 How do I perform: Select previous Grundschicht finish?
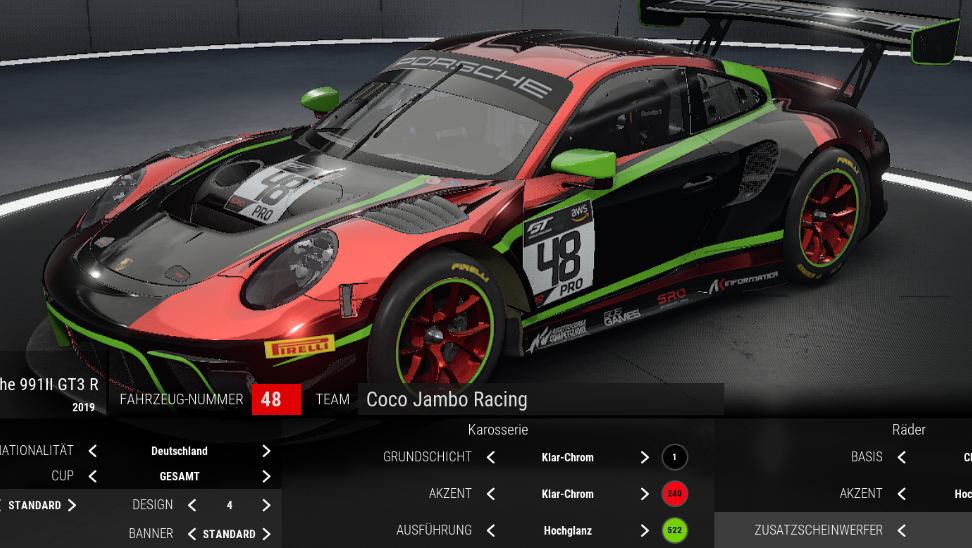(x=491, y=457)
